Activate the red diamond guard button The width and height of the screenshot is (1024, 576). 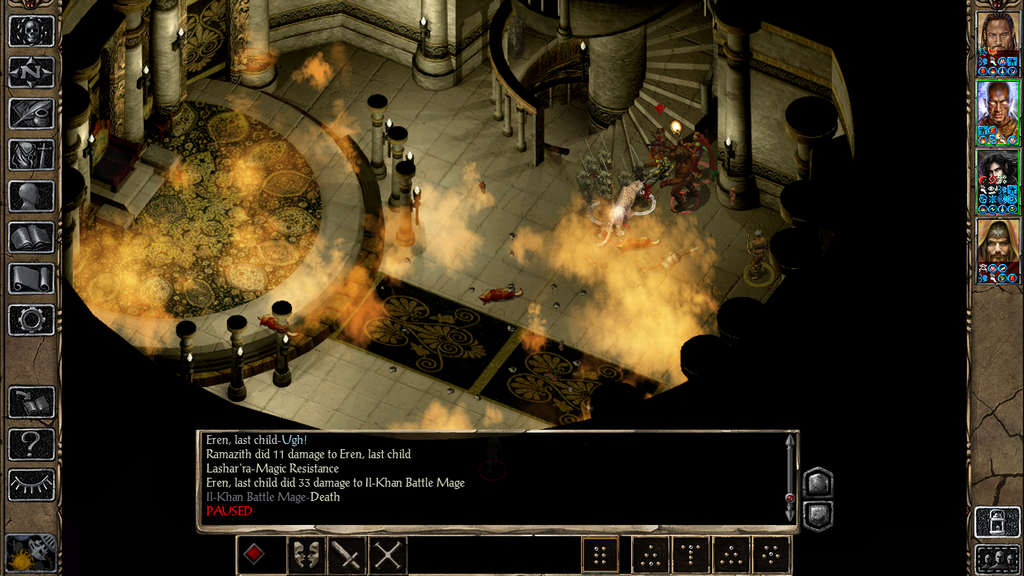point(255,555)
